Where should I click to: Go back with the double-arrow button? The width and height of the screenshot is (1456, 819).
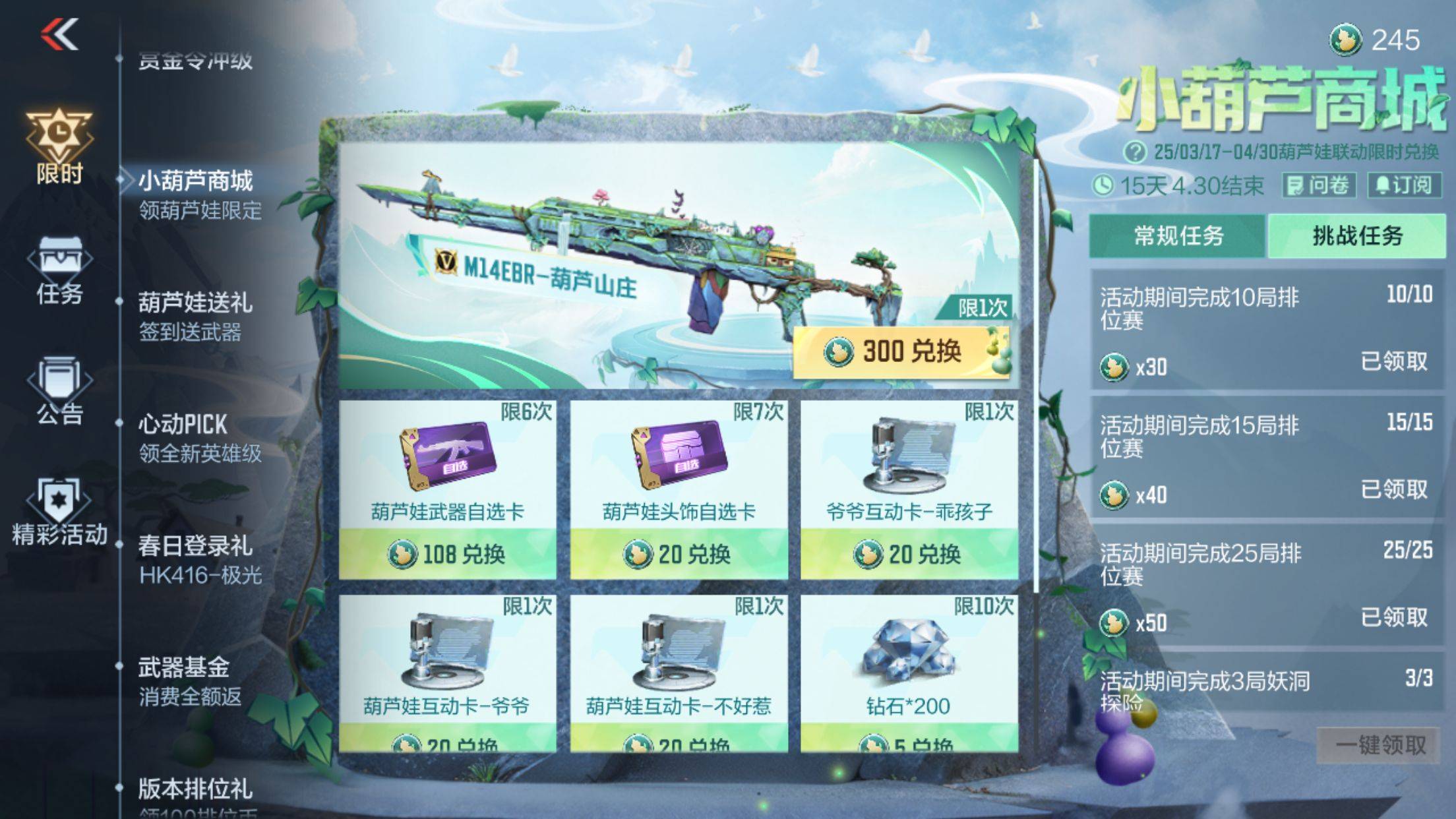coord(60,34)
